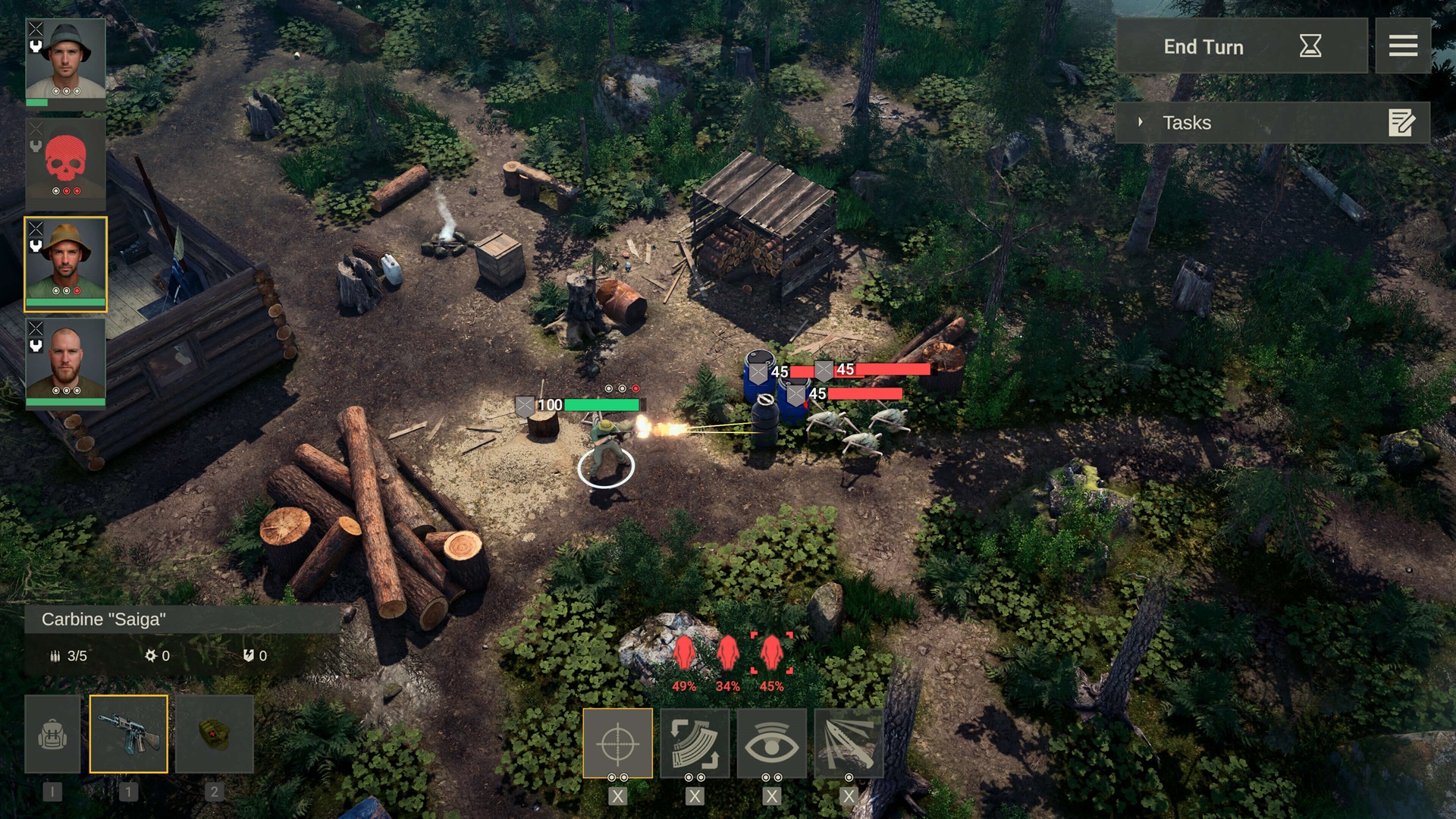Activate the eye overwatch ability

771,743
